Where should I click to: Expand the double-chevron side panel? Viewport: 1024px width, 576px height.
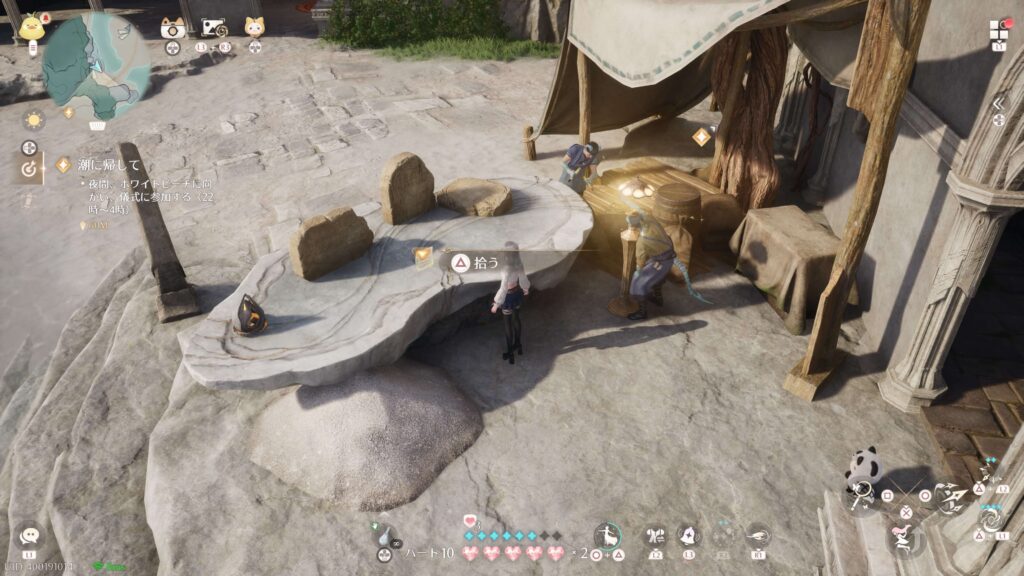pos(998,102)
